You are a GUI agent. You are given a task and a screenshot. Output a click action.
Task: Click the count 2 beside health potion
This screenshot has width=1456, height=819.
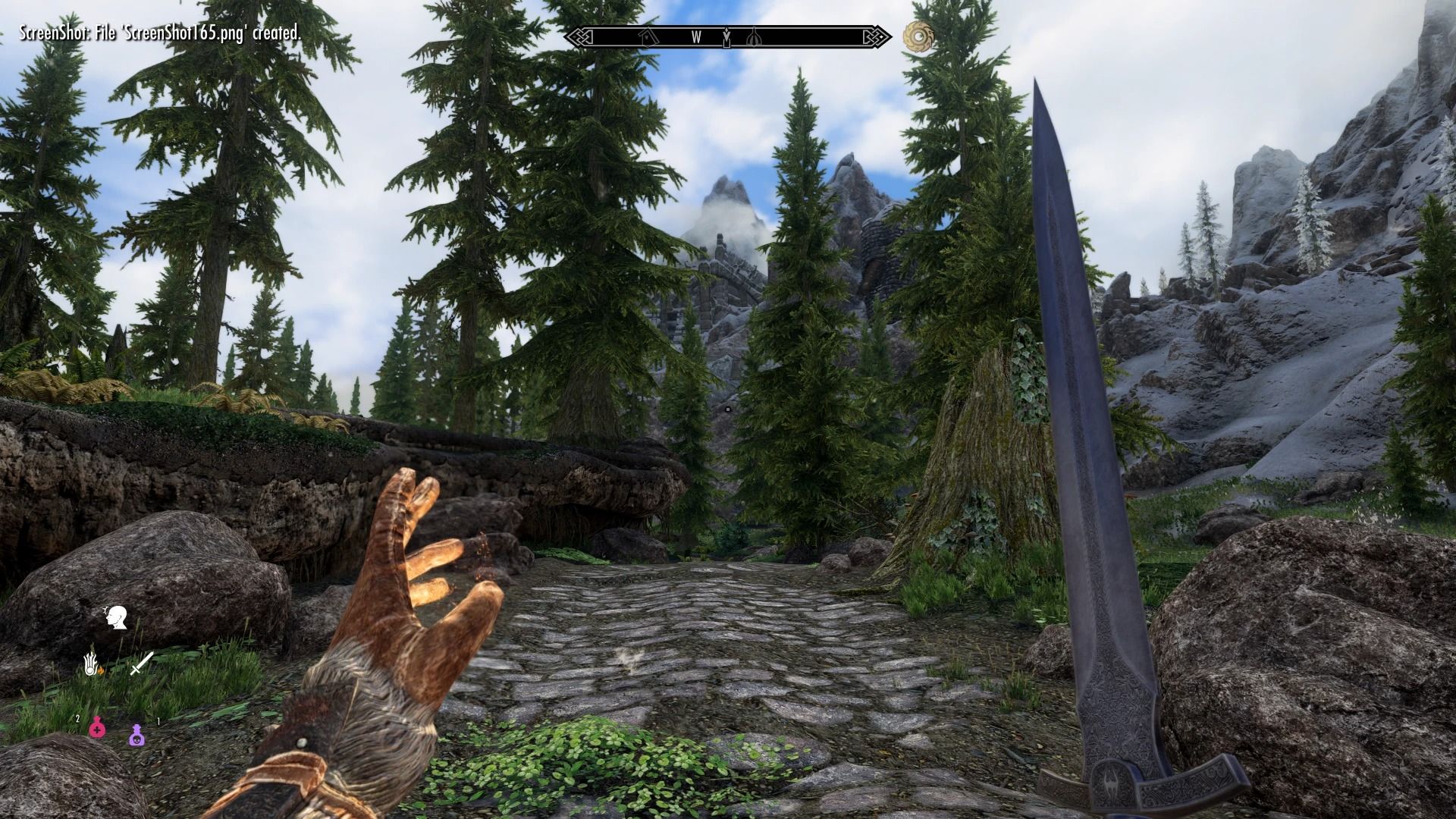(x=77, y=718)
